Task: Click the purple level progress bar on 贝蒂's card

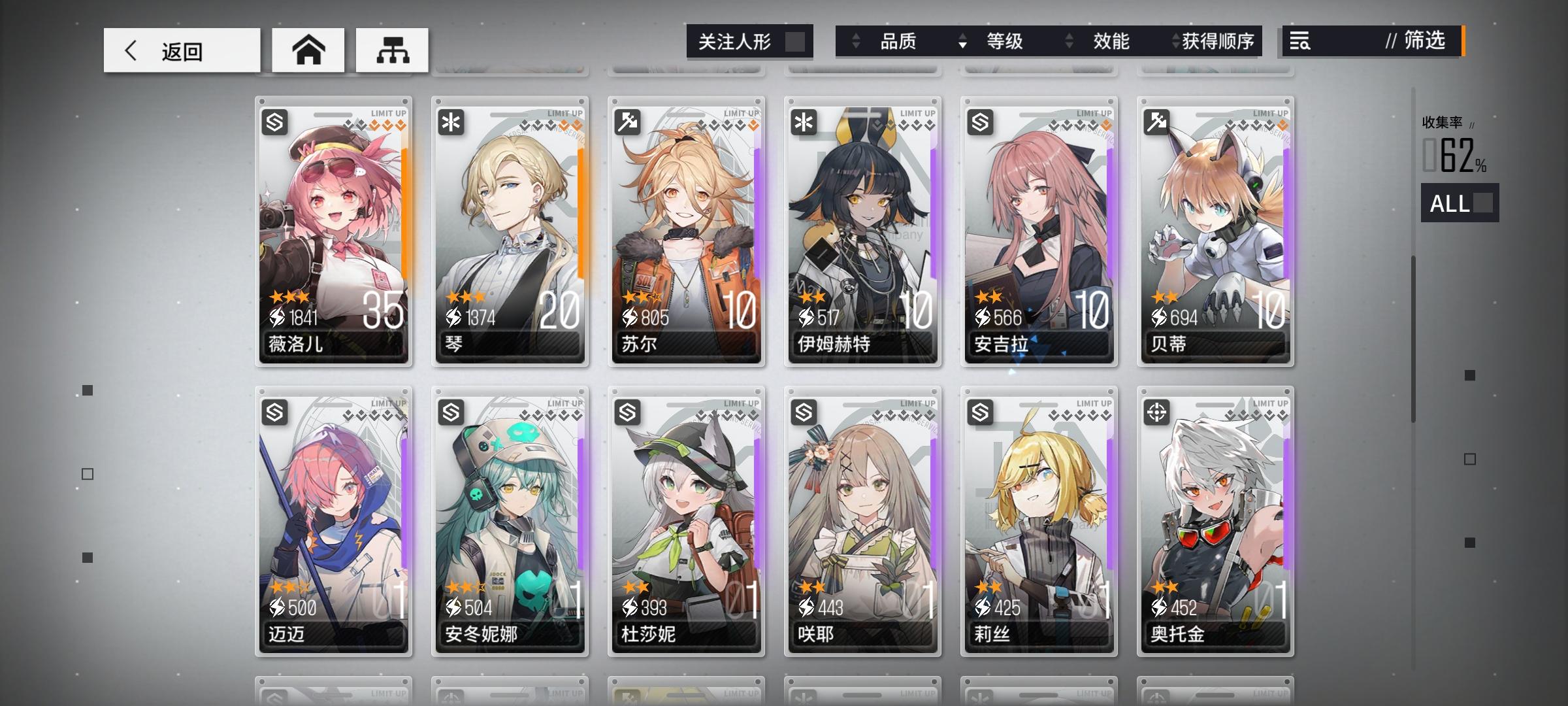Action: (x=1285, y=209)
